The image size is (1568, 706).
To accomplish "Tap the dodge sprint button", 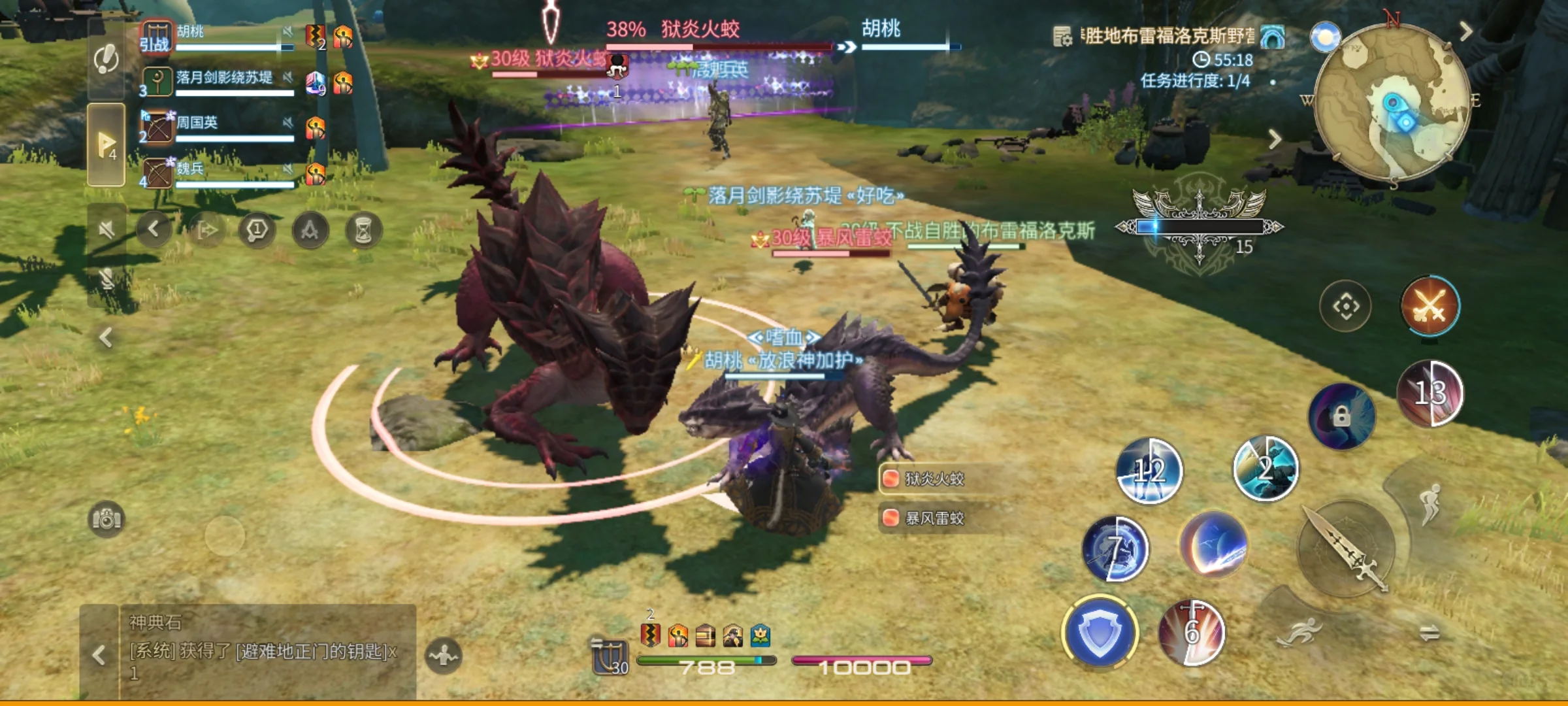I will [1300, 632].
